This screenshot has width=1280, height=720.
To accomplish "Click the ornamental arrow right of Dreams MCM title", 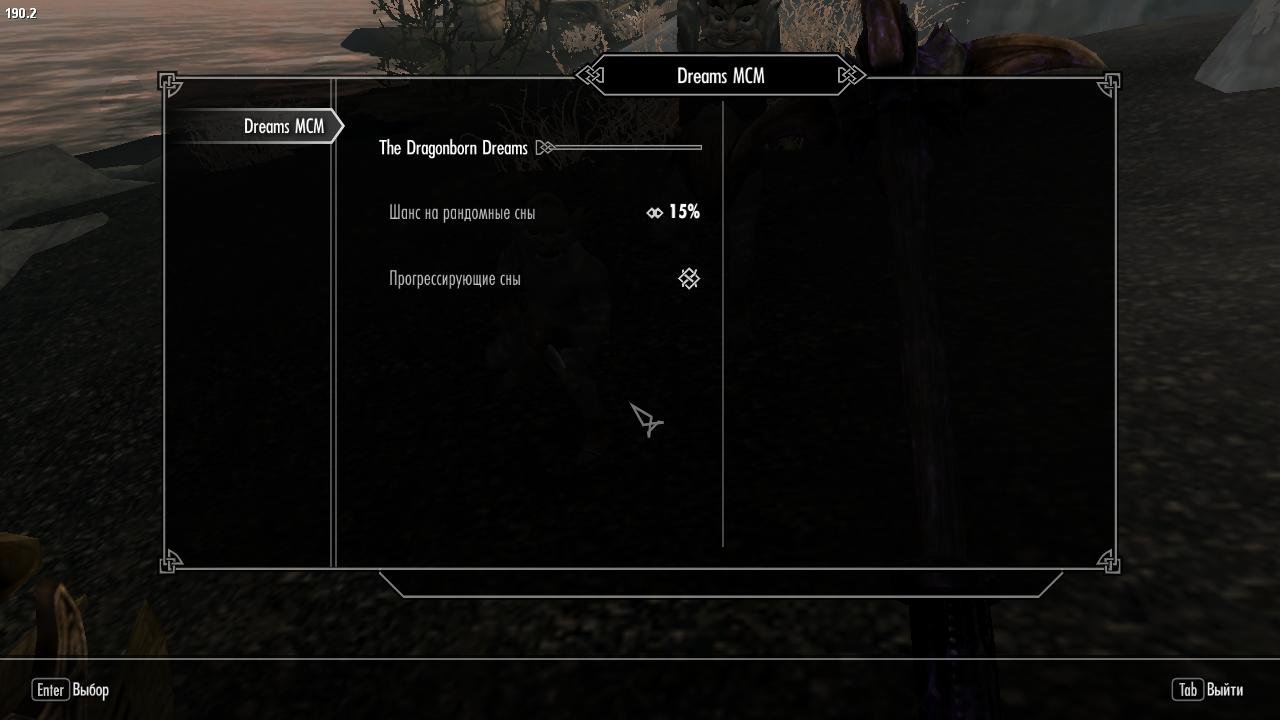I will pyautogui.click(x=850, y=75).
